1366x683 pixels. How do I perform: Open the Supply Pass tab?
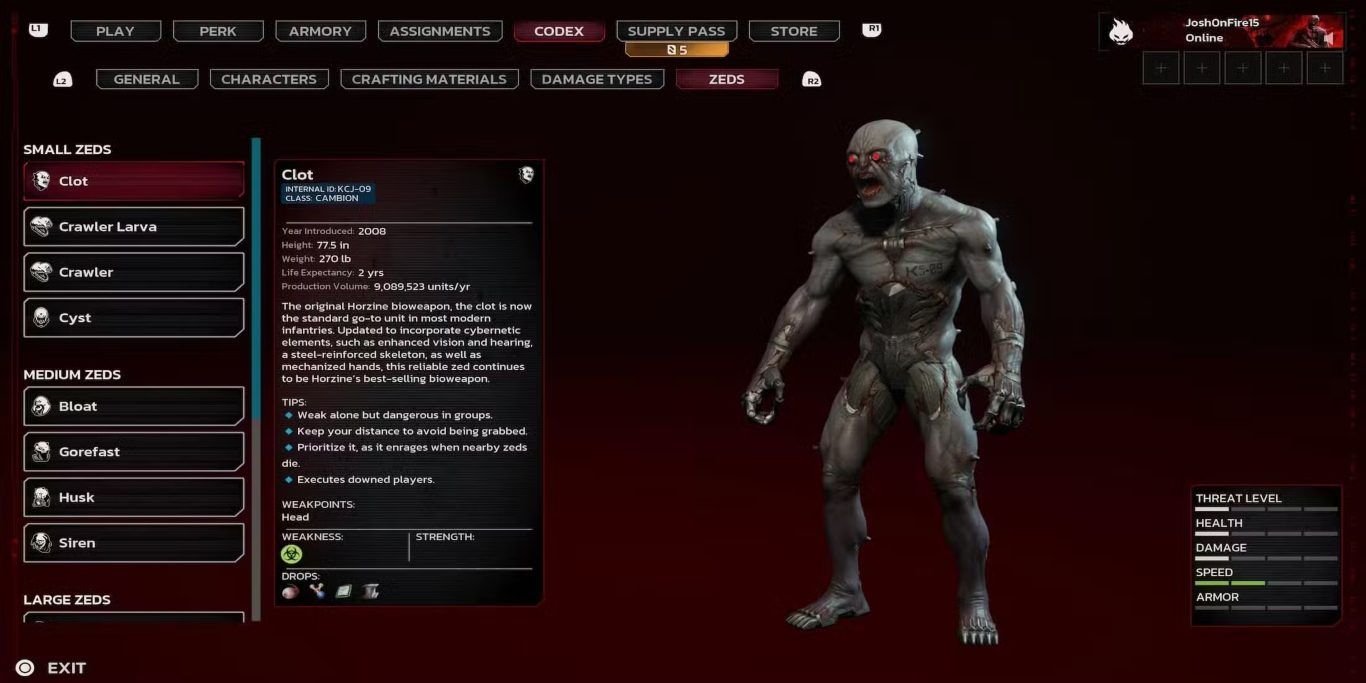[x=676, y=31]
